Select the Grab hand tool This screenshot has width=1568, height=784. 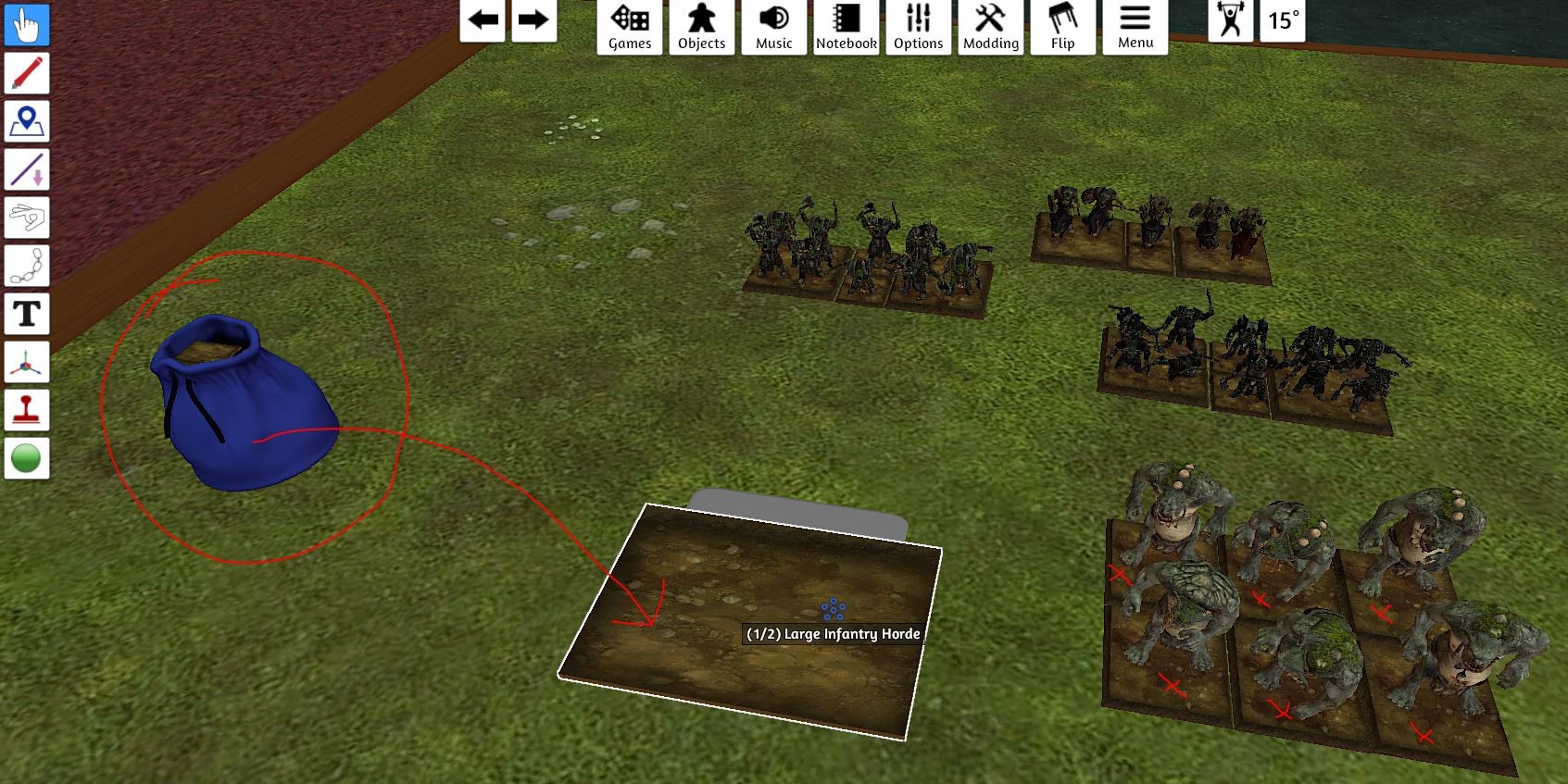pyautogui.click(x=26, y=26)
